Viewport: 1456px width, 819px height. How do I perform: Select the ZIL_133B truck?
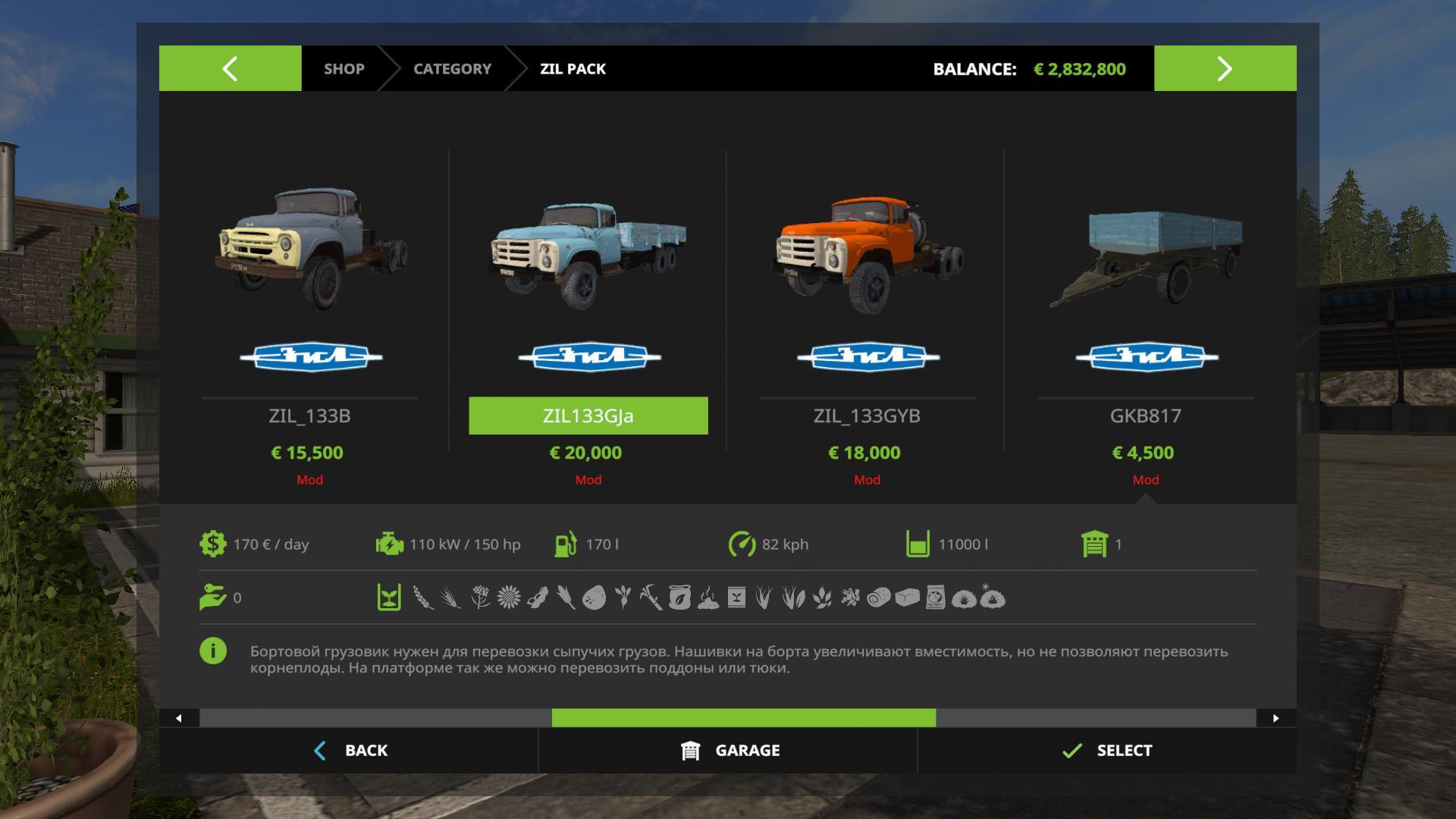tap(309, 250)
